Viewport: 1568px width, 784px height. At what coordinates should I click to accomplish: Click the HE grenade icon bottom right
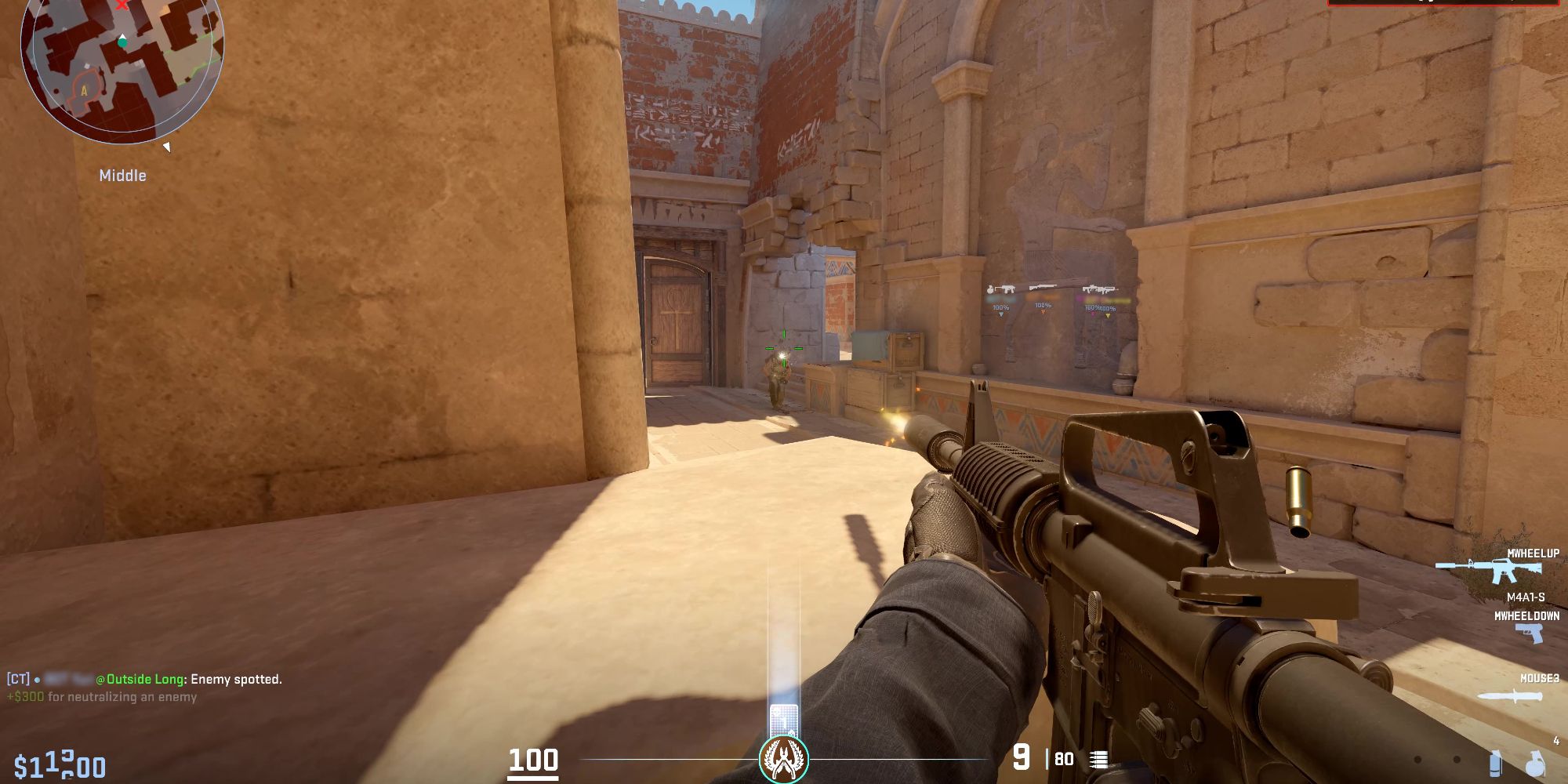(1535, 764)
